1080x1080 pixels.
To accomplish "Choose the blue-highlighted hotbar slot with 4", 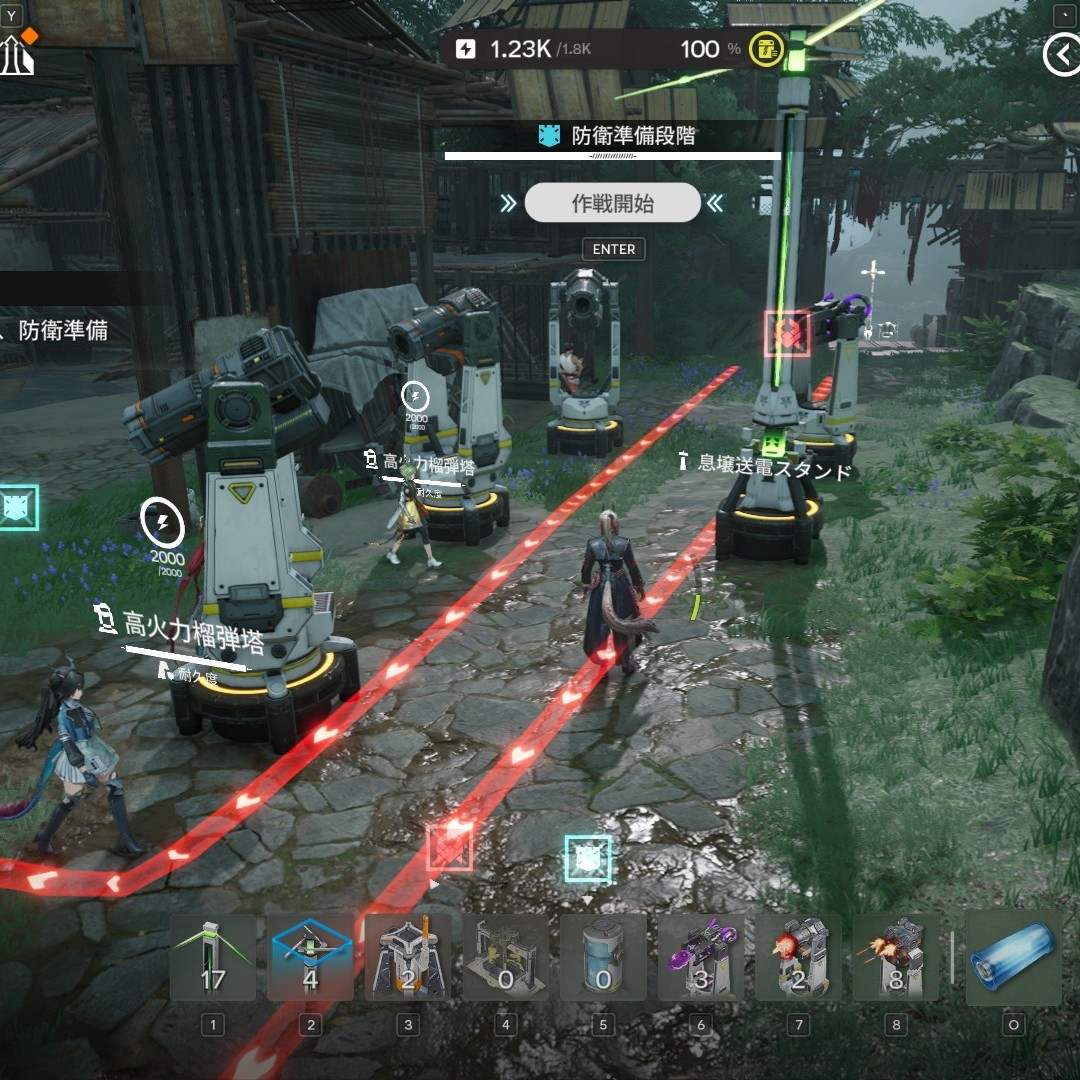I will point(310,958).
